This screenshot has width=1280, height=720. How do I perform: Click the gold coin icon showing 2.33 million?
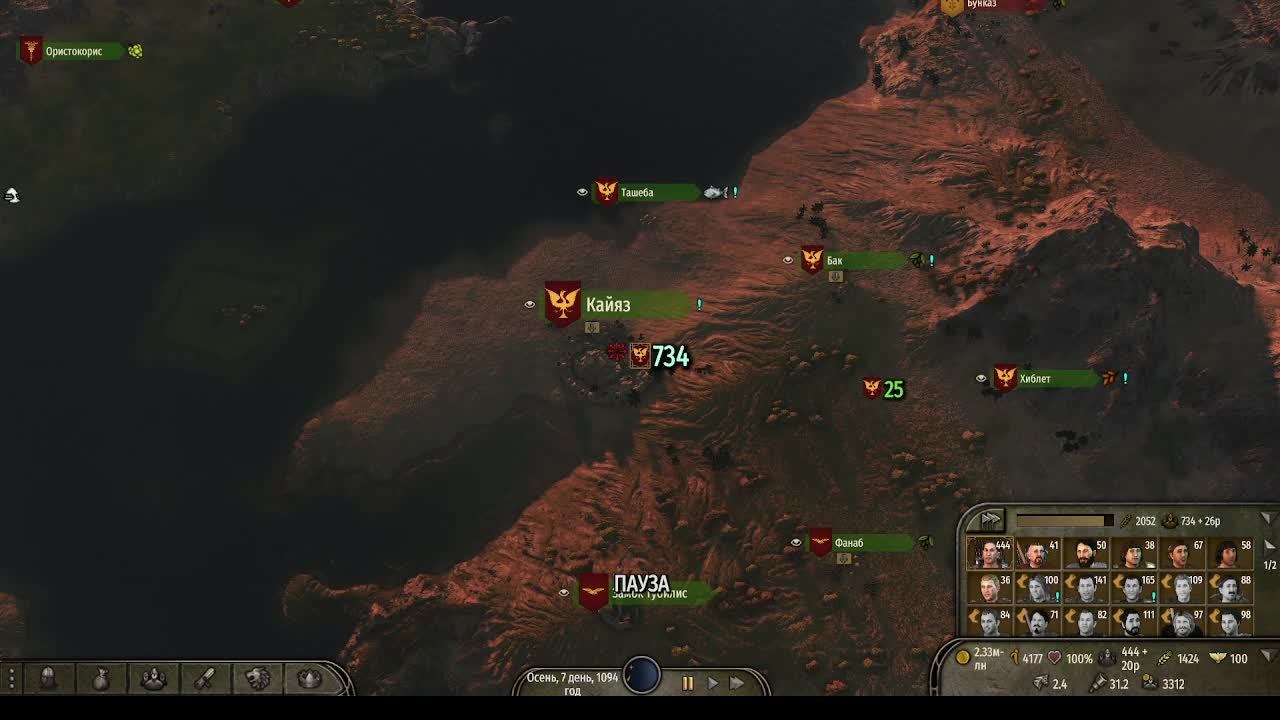pyautogui.click(x=962, y=656)
